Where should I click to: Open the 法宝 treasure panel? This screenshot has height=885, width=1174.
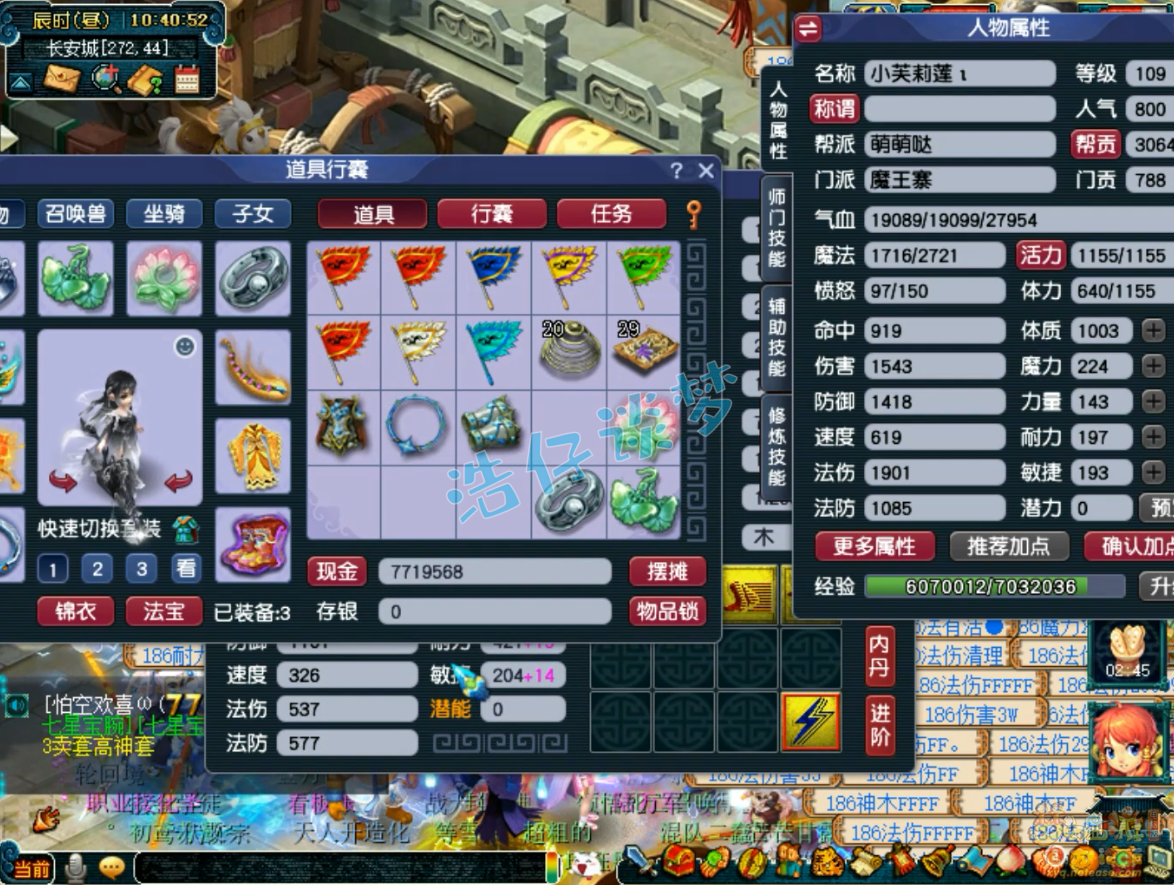(x=164, y=610)
